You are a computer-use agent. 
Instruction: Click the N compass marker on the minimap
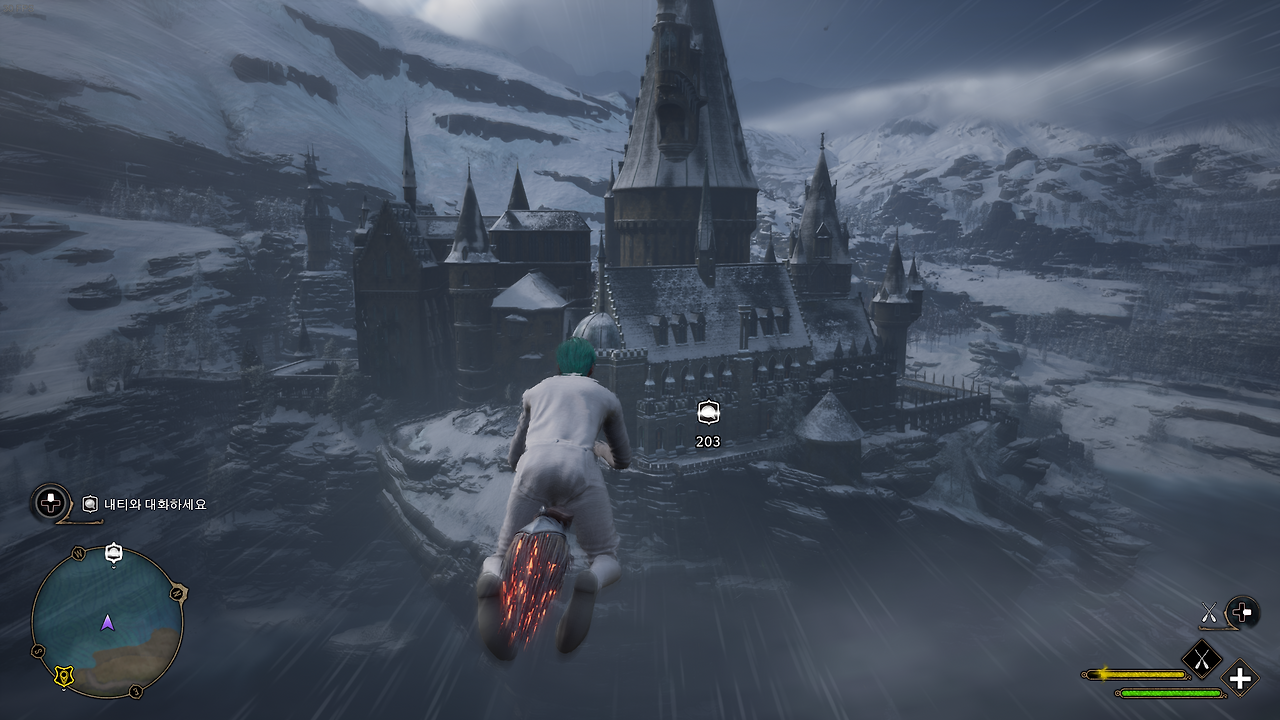pyautogui.click(x=177, y=592)
